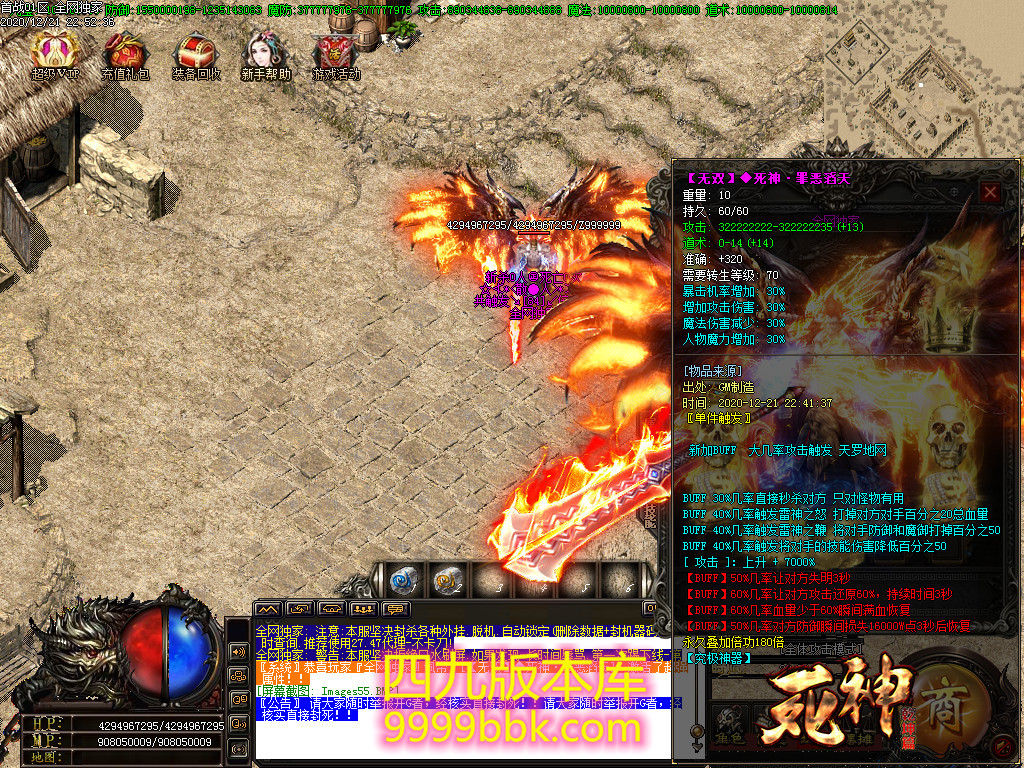
Task: Toggle the speaker sound button beside chat
Action: tap(239, 651)
